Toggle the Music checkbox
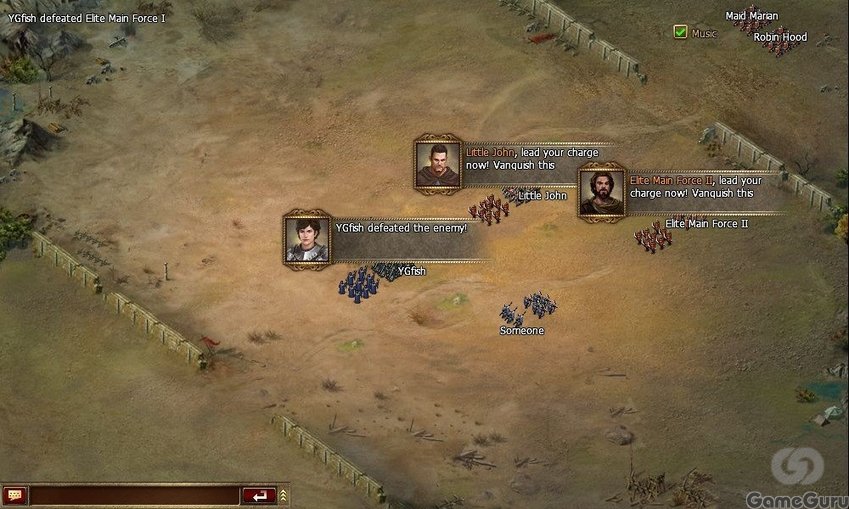The width and height of the screenshot is (849, 509). point(680,33)
